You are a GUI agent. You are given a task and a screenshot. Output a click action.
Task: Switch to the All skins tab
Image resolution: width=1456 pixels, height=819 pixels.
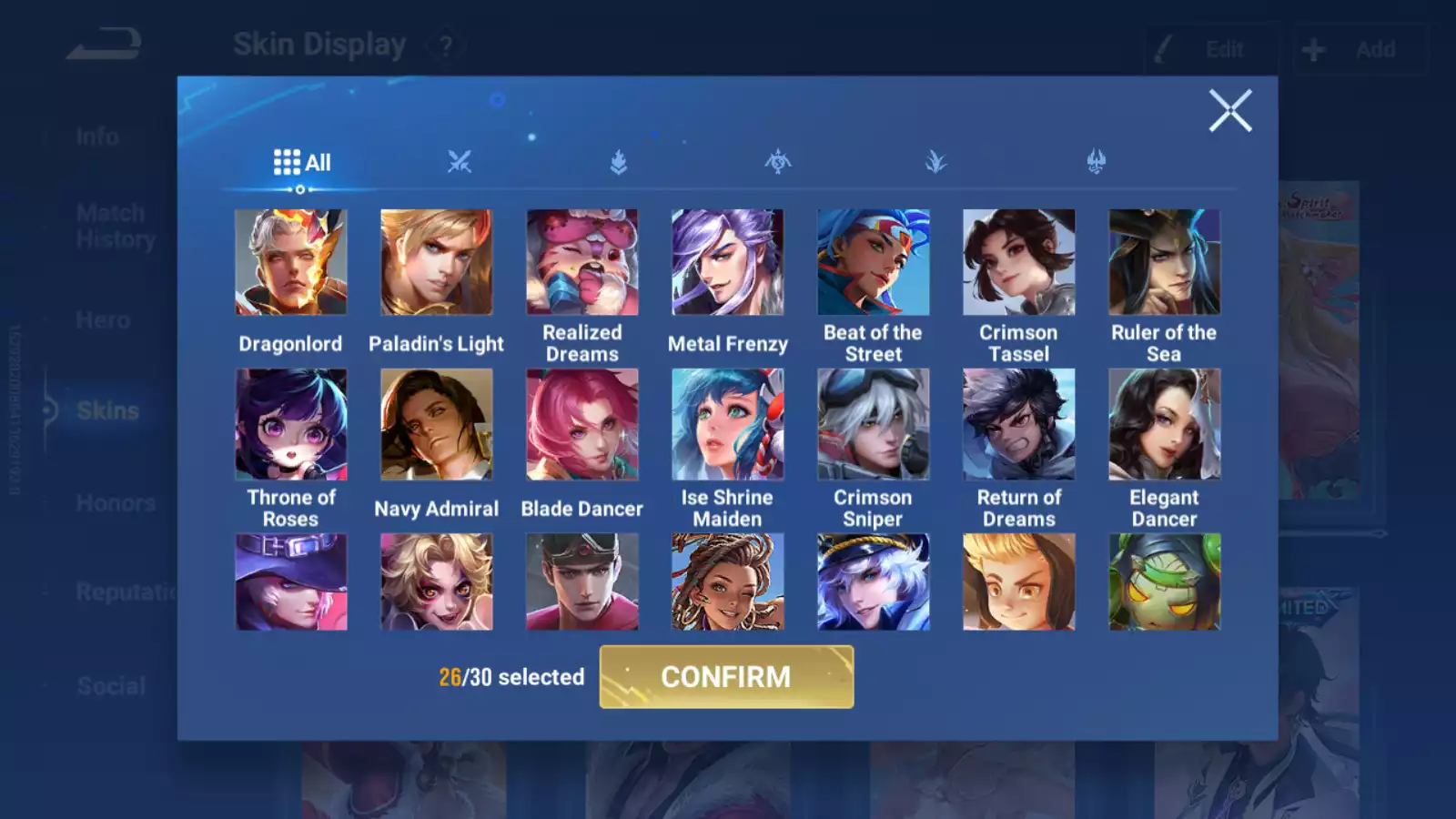302,163
